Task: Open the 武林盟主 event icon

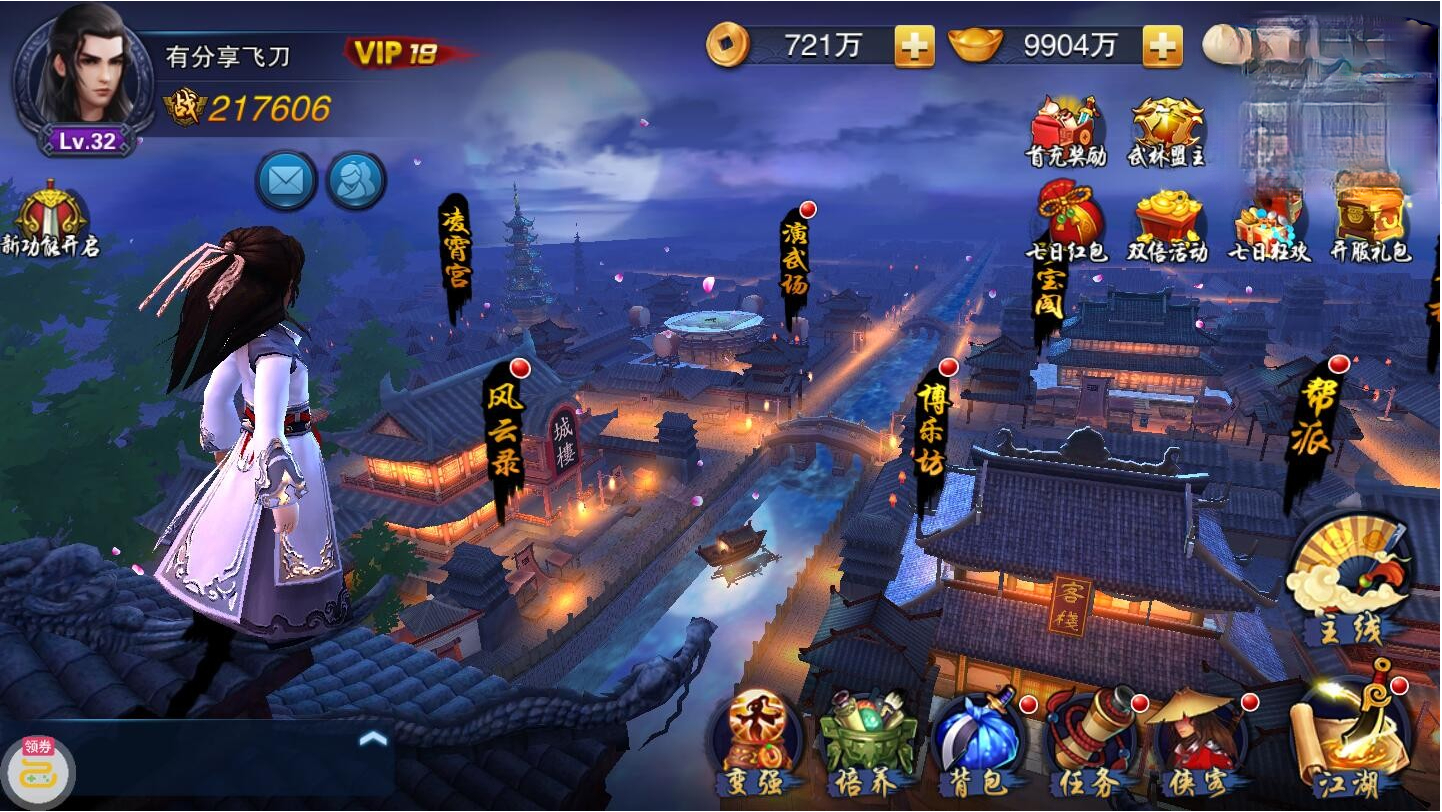Action: click(x=1166, y=122)
